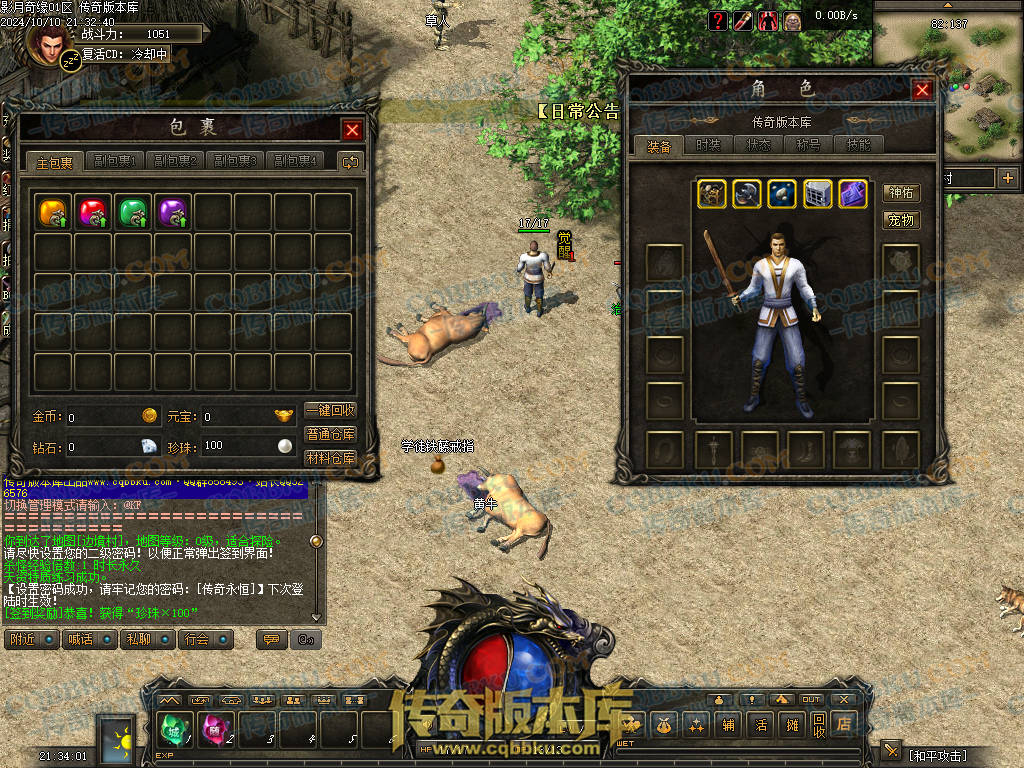This screenshot has height=768, width=1024.
Task: Select the orange gem item slot
Action: point(53,212)
